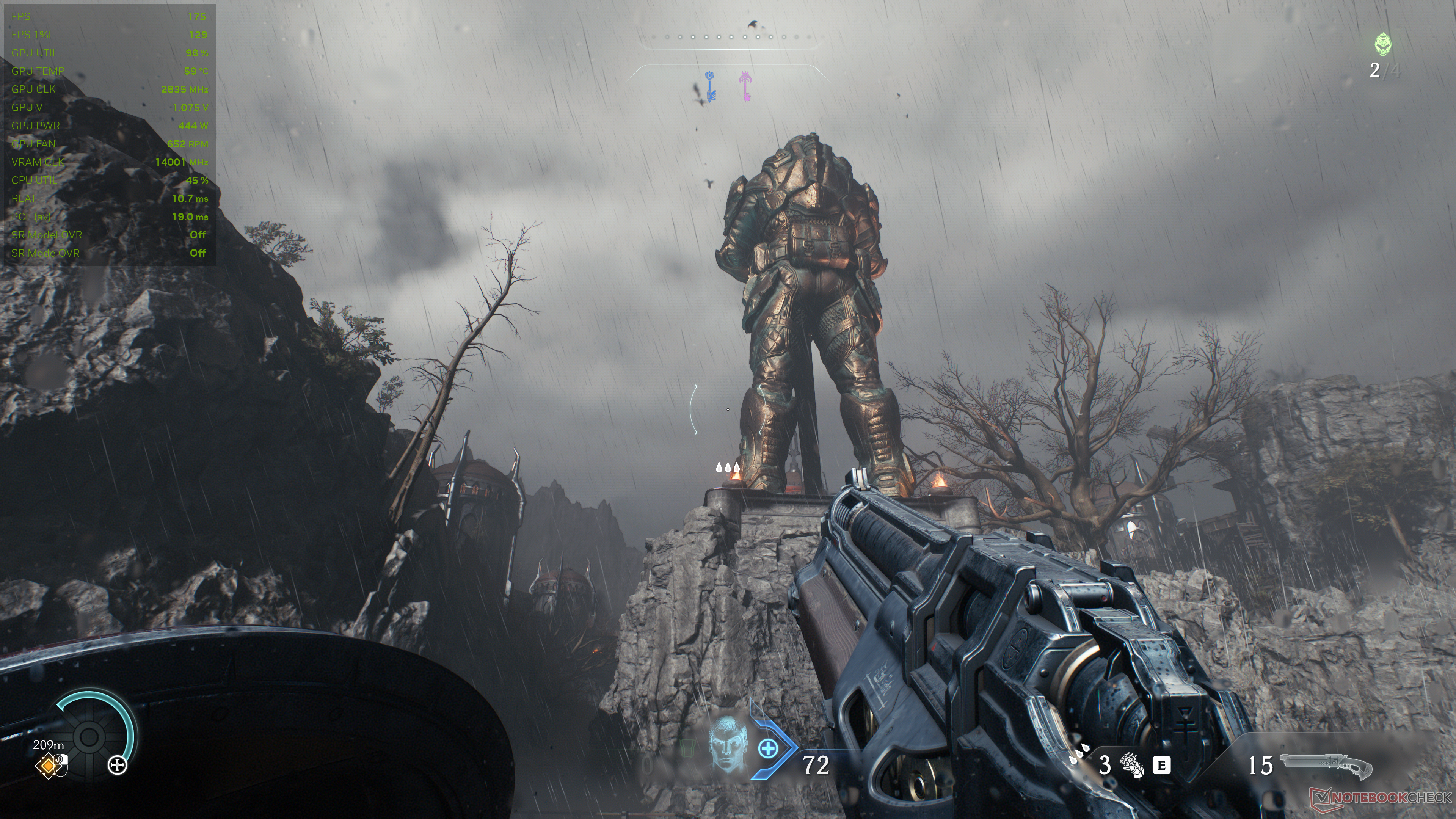Select the blue health cross icon
Viewport: 1456px width, 819px height.
click(x=767, y=750)
